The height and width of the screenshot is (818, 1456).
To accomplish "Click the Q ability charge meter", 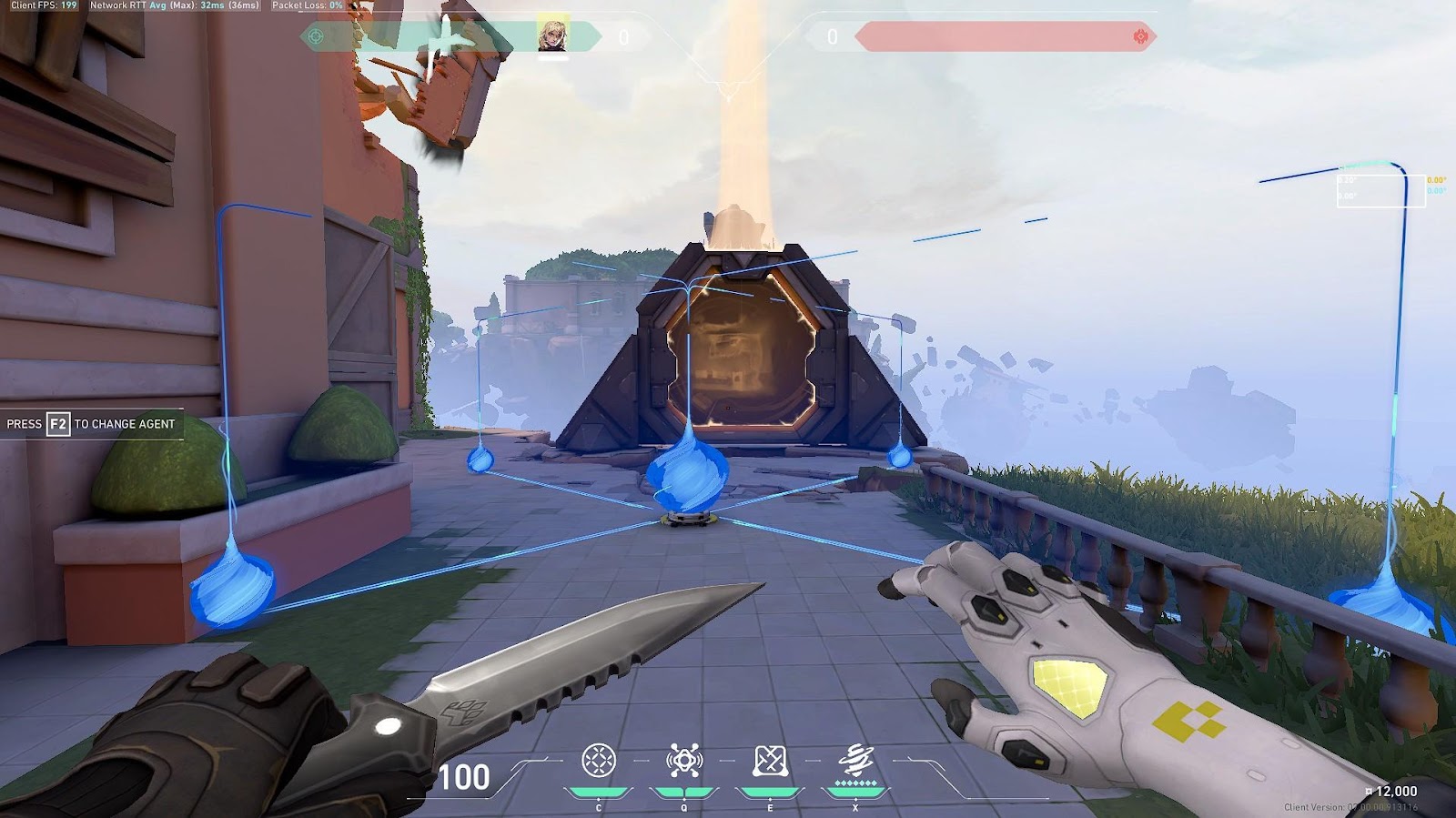I will pos(684,792).
